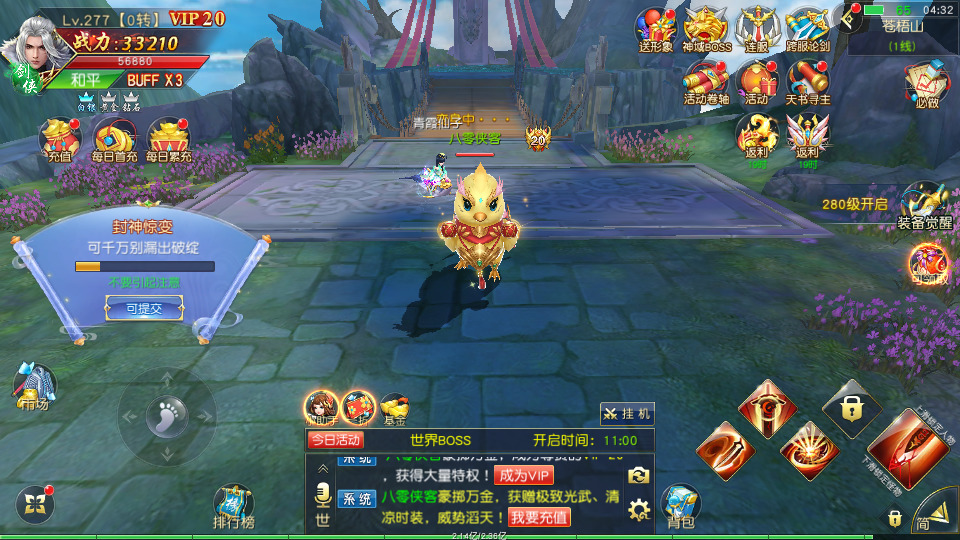The height and width of the screenshot is (540, 960).
Task: Open the 活动卷轴 scroll icon
Action: click(x=707, y=81)
